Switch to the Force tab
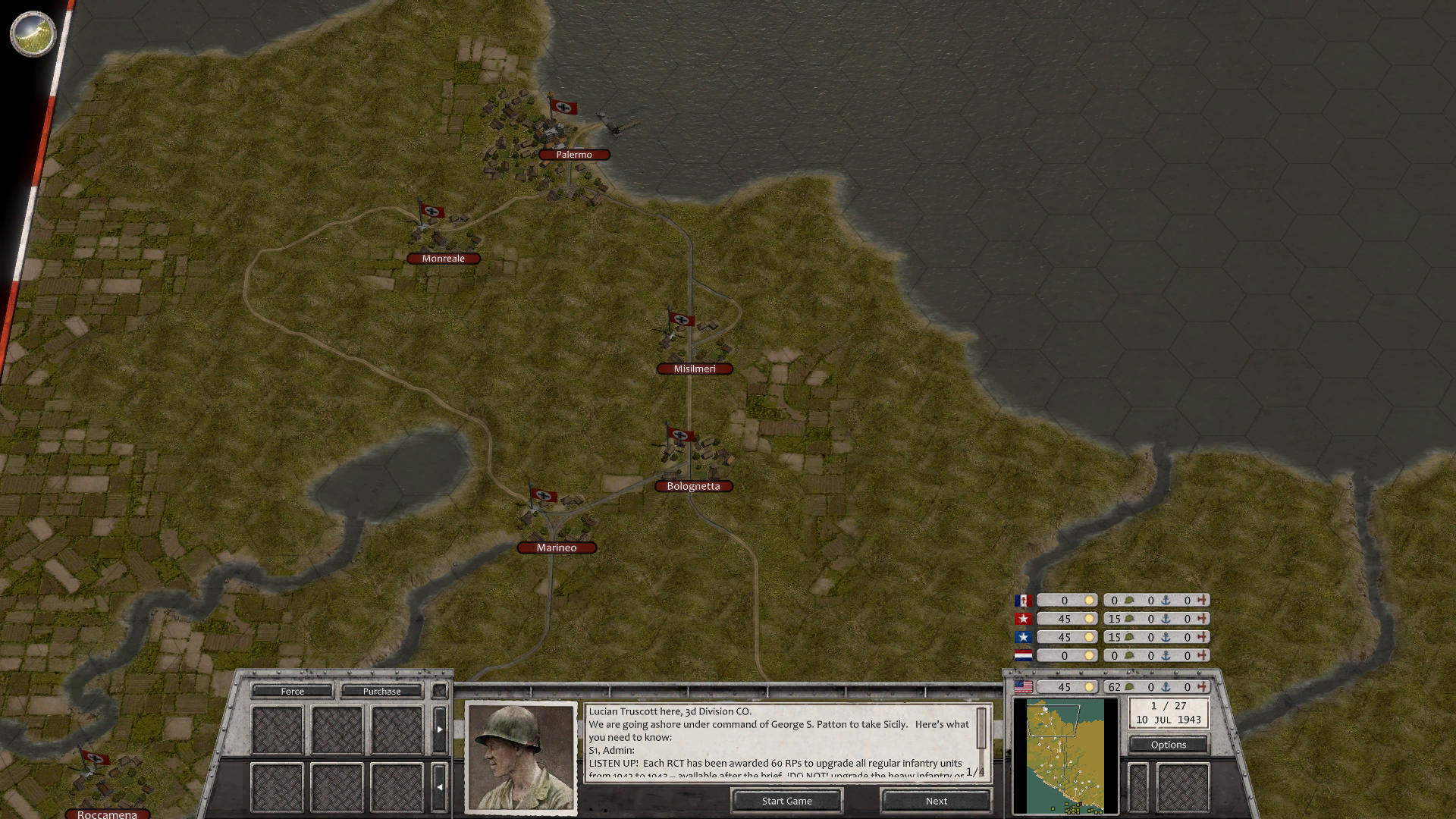 coord(291,691)
